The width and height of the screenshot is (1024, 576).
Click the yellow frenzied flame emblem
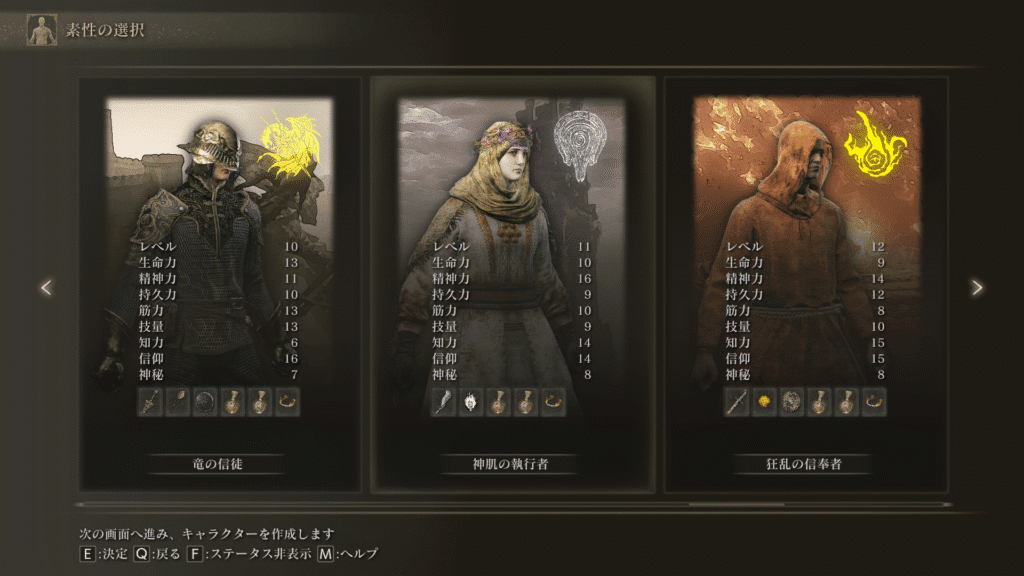875,142
